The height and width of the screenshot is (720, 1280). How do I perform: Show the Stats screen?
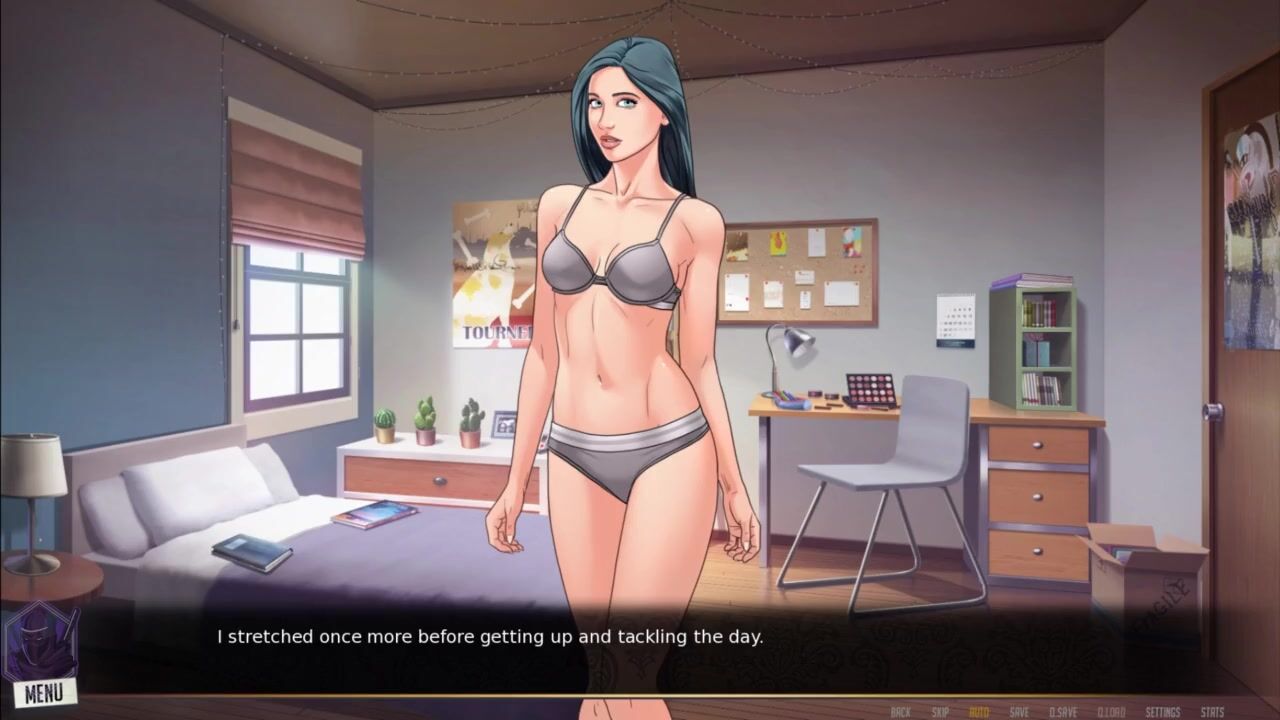[1212, 712]
